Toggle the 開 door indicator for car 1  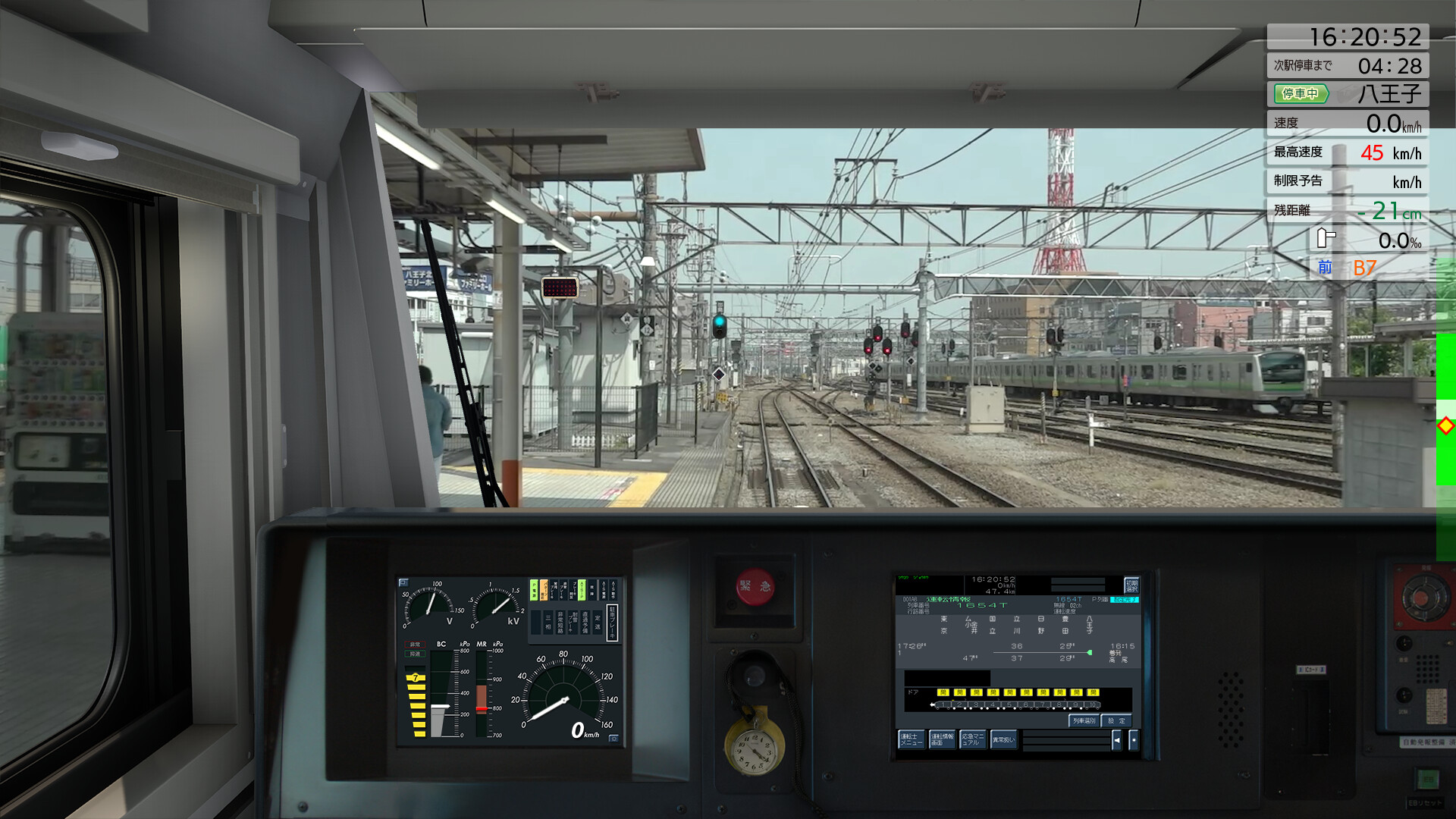click(x=944, y=692)
